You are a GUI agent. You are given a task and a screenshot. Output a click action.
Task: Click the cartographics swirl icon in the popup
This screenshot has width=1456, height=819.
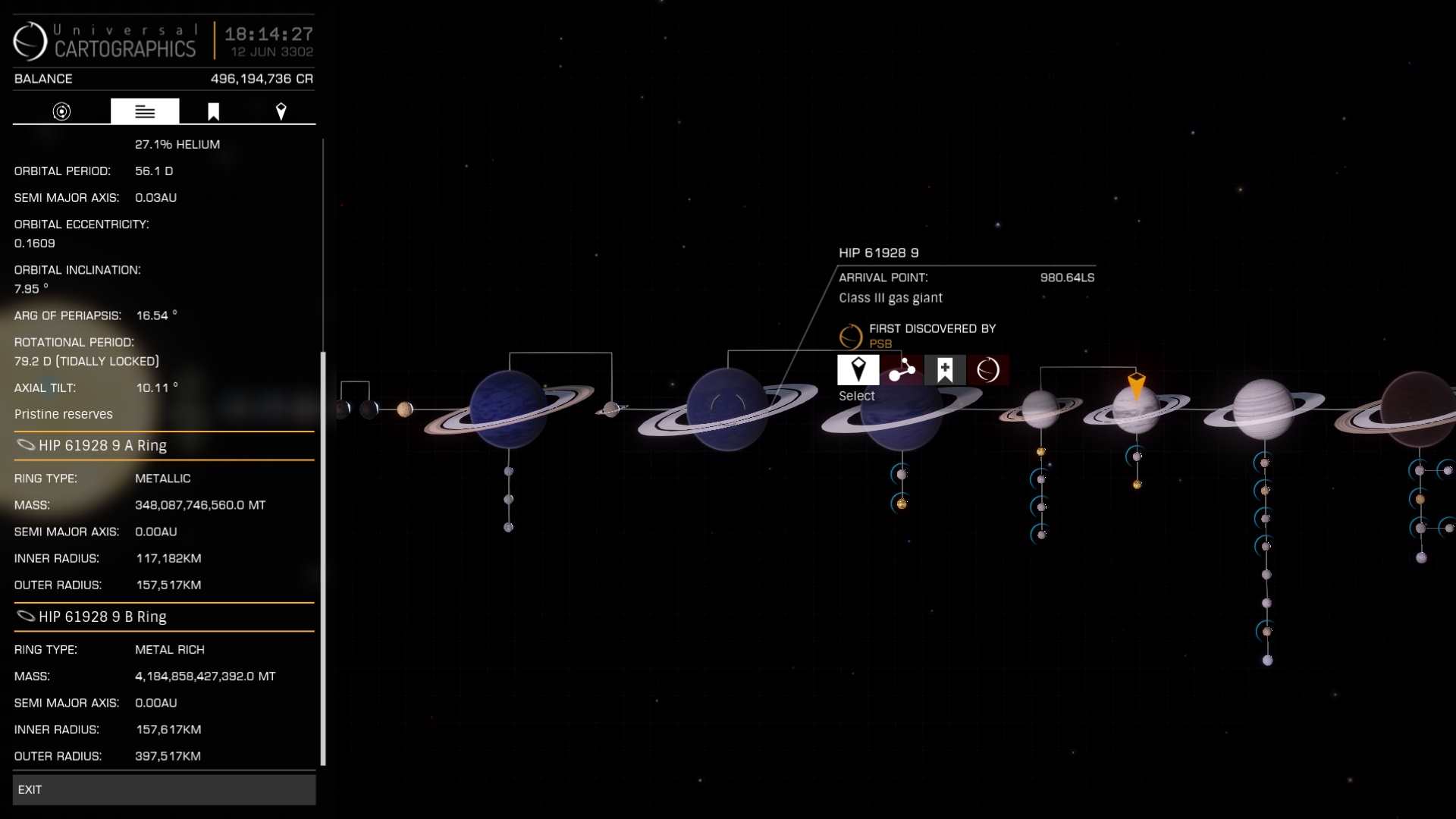coord(988,370)
